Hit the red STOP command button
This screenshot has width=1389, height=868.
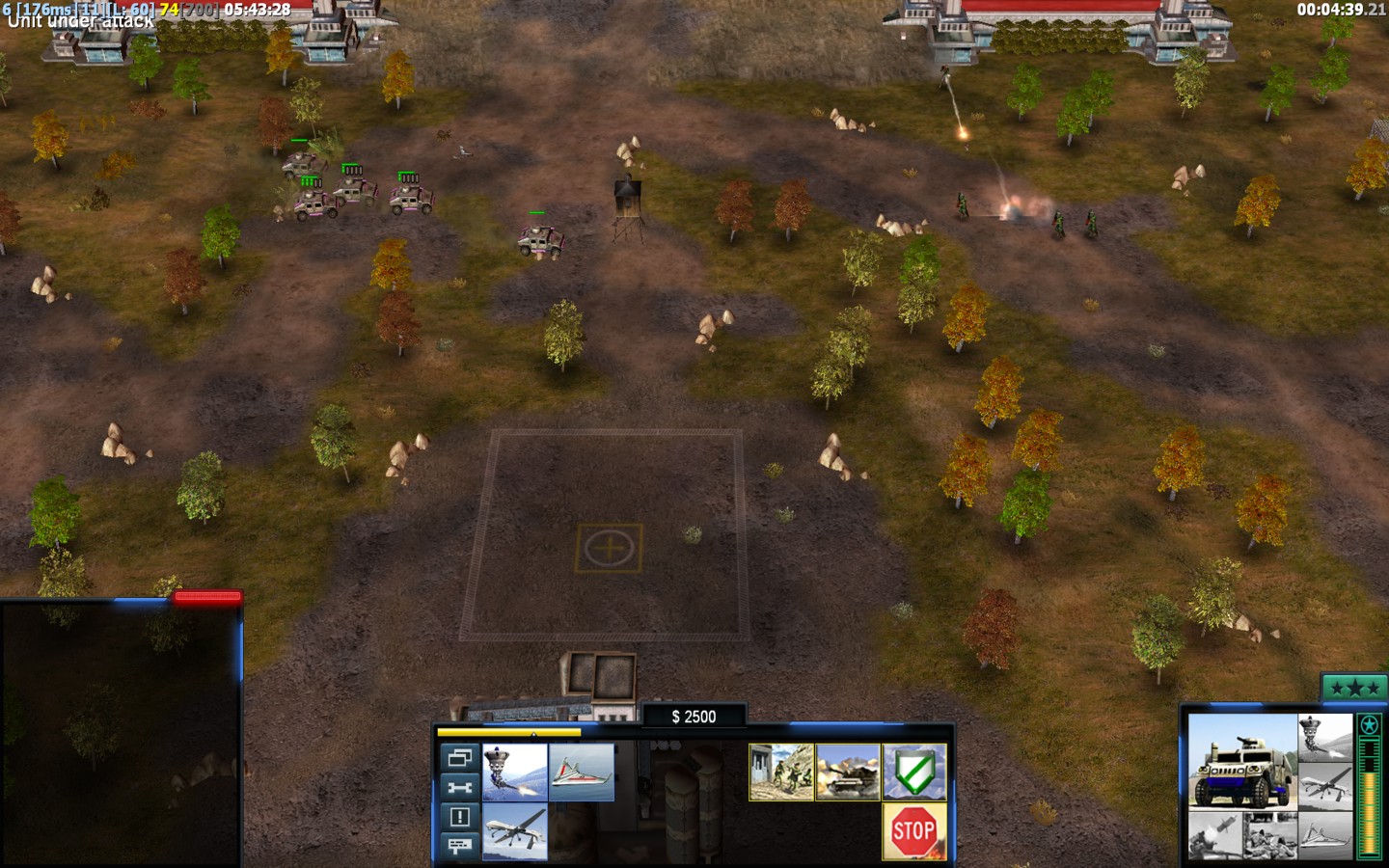913,830
